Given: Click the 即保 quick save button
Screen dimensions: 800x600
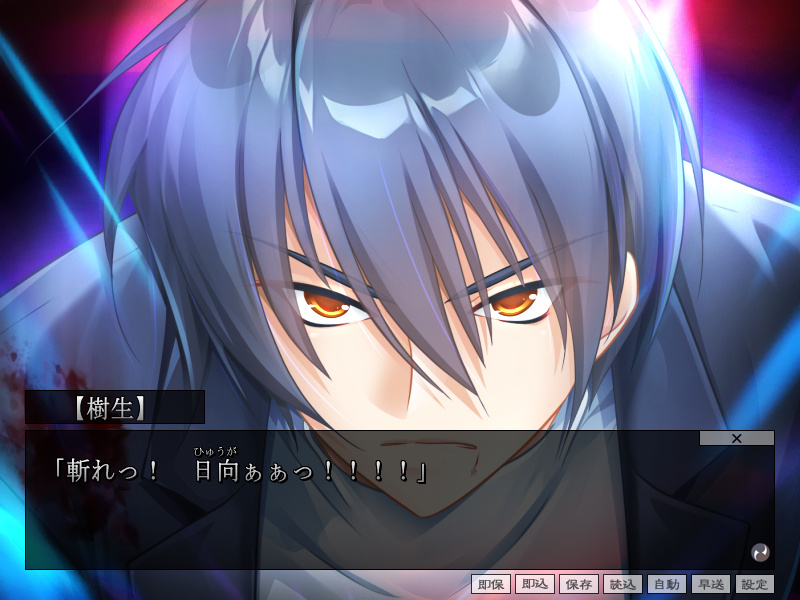Looking at the screenshot, I should click(491, 584).
